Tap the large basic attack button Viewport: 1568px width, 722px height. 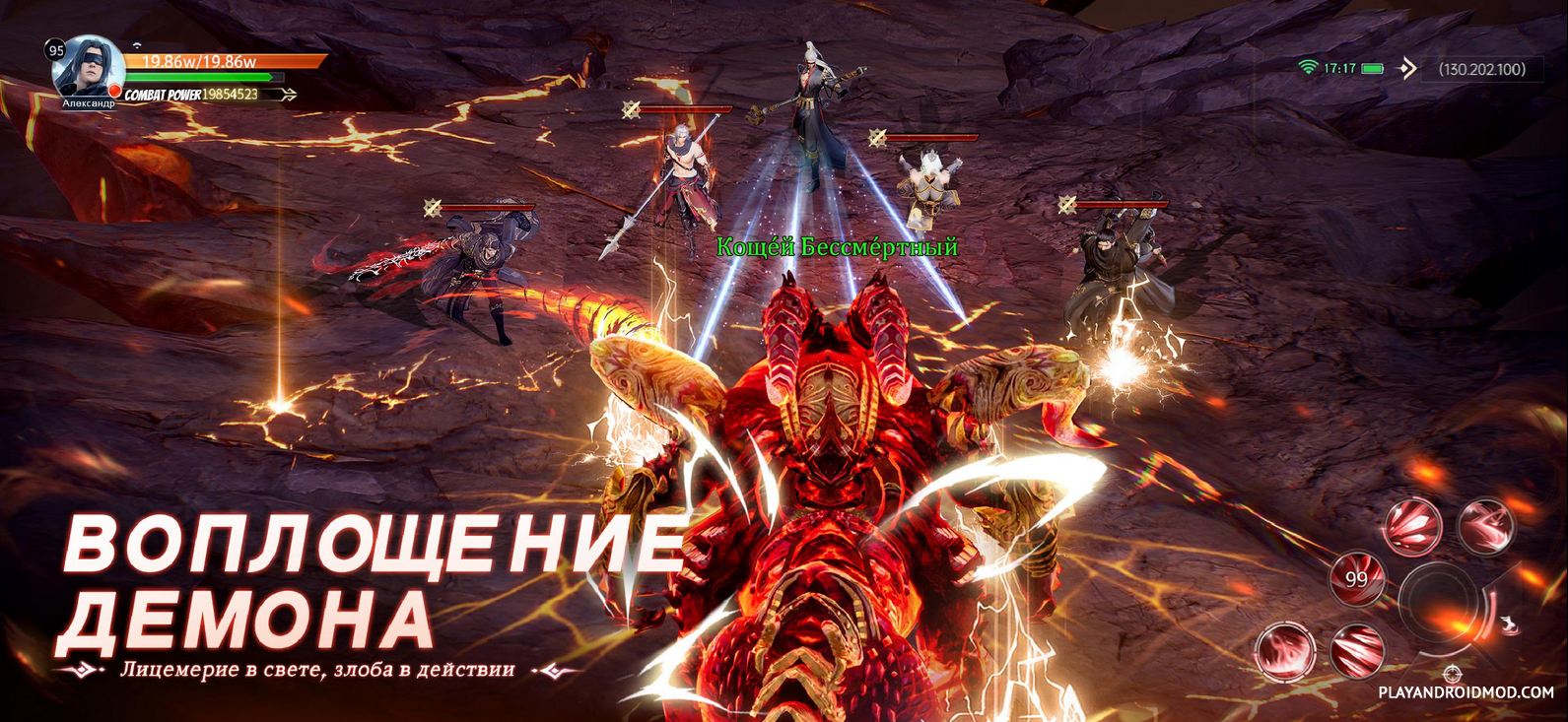point(1440,601)
